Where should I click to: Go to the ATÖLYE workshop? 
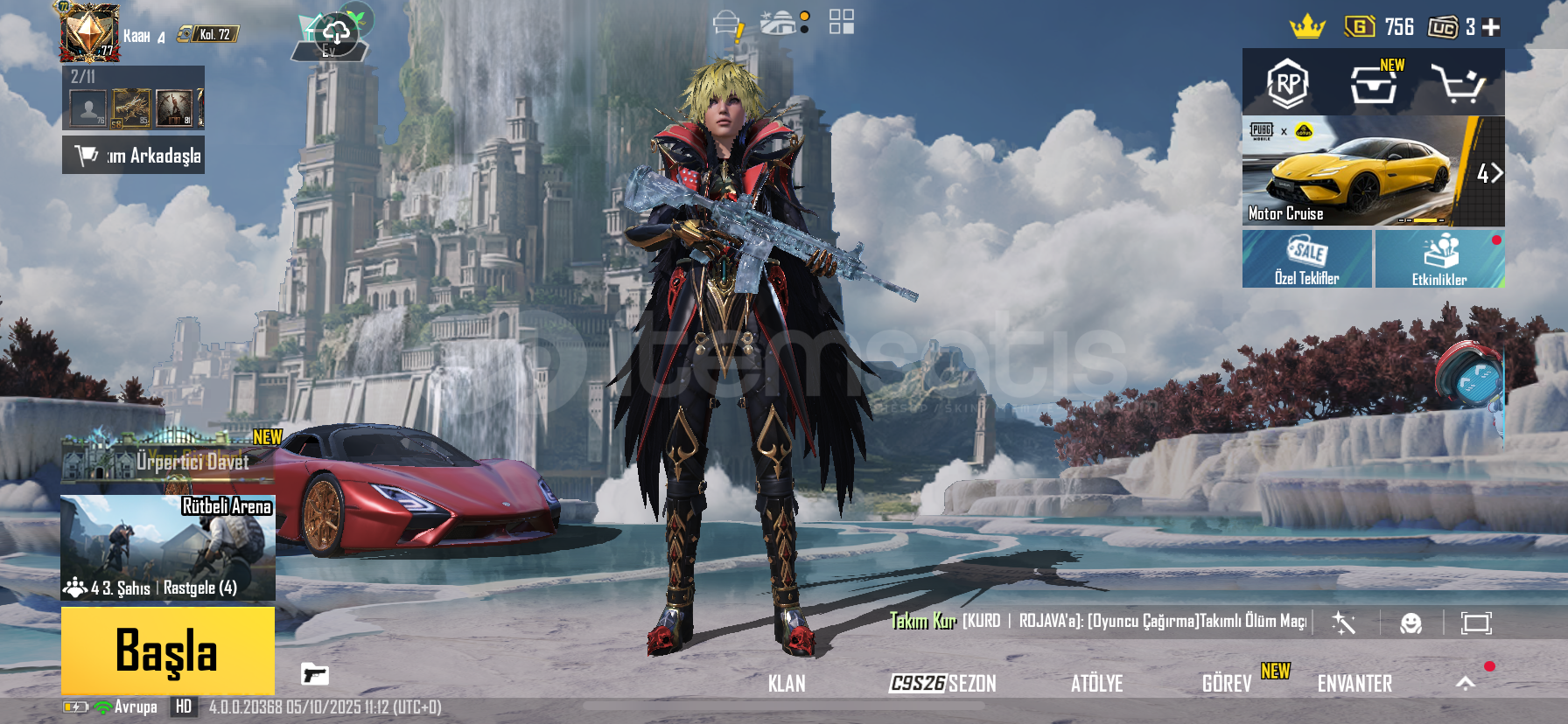[x=1096, y=684]
